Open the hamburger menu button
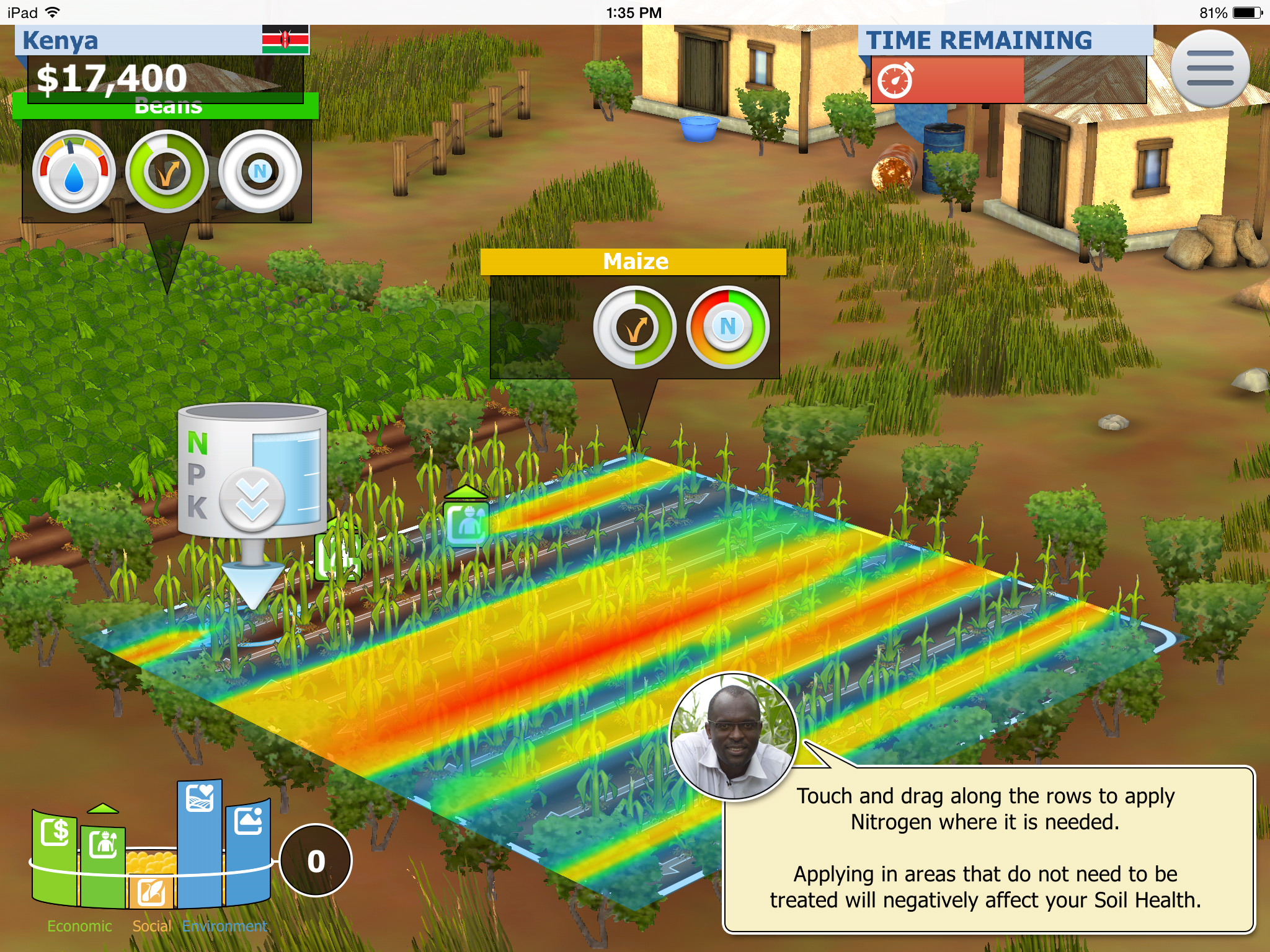Image resolution: width=1270 pixels, height=952 pixels. (1209, 68)
